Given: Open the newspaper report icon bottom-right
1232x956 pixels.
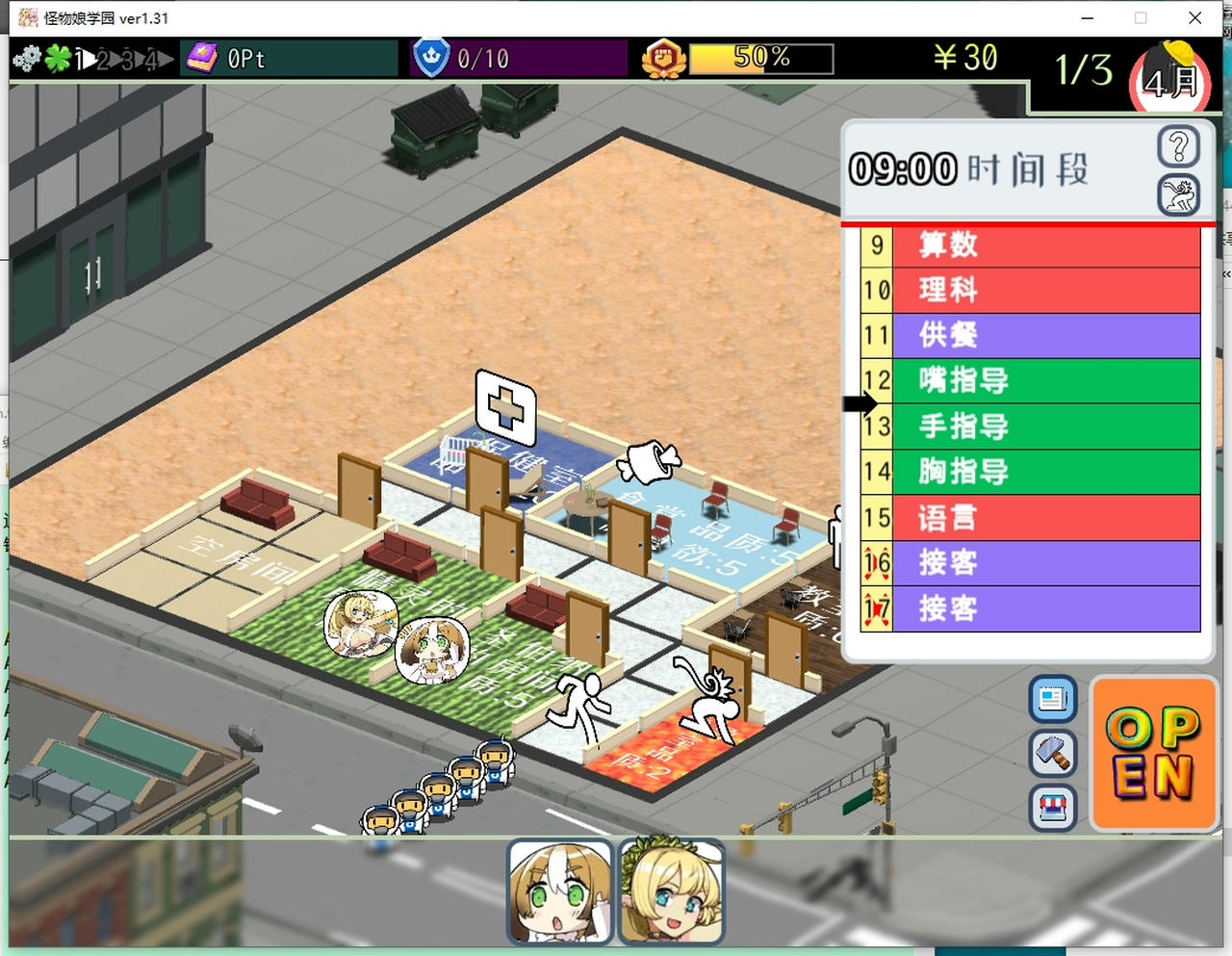Looking at the screenshot, I should pyautogui.click(x=1052, y=700).
